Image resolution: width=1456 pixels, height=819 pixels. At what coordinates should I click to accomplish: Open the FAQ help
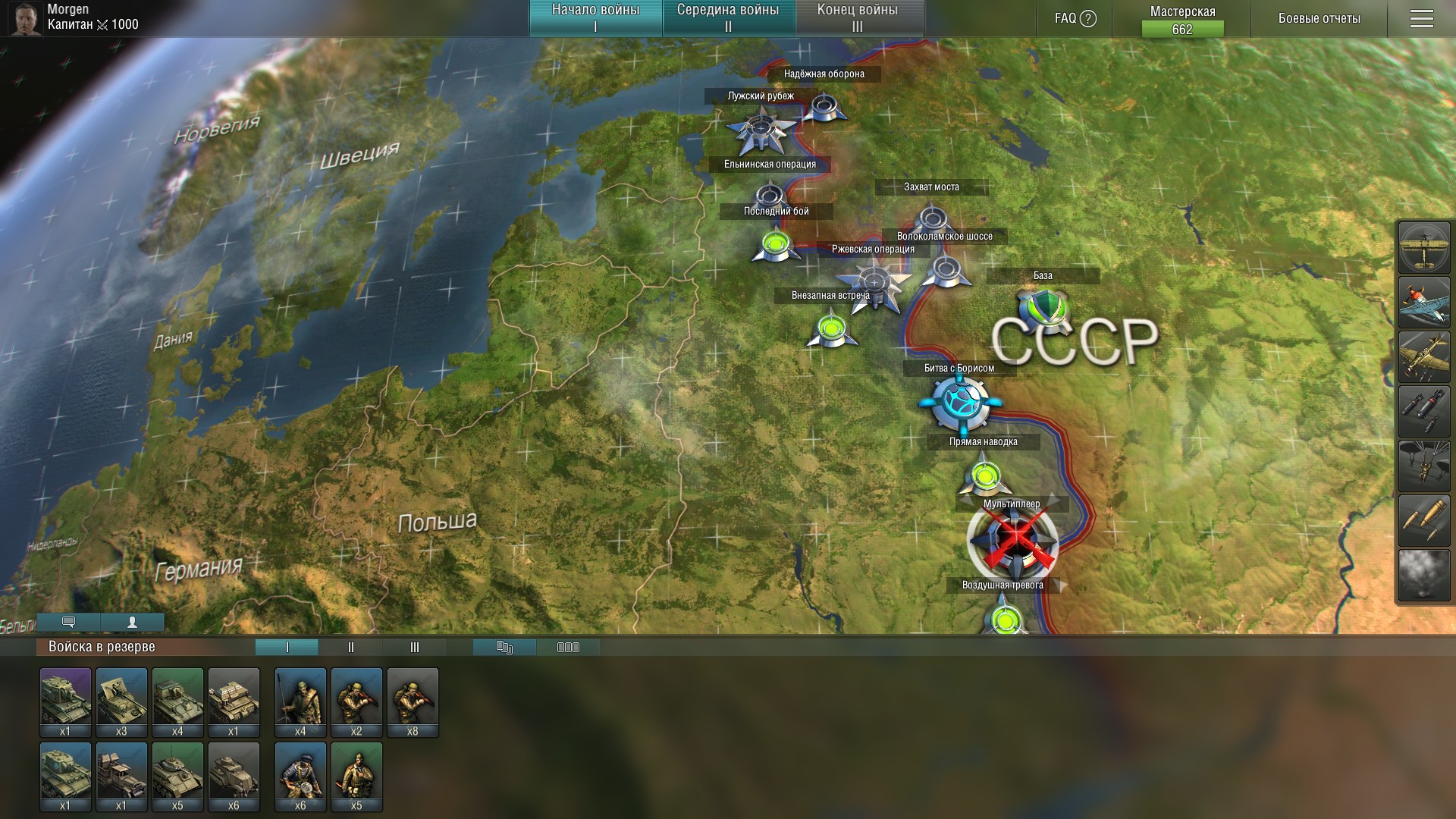[x=1075, y=18]
